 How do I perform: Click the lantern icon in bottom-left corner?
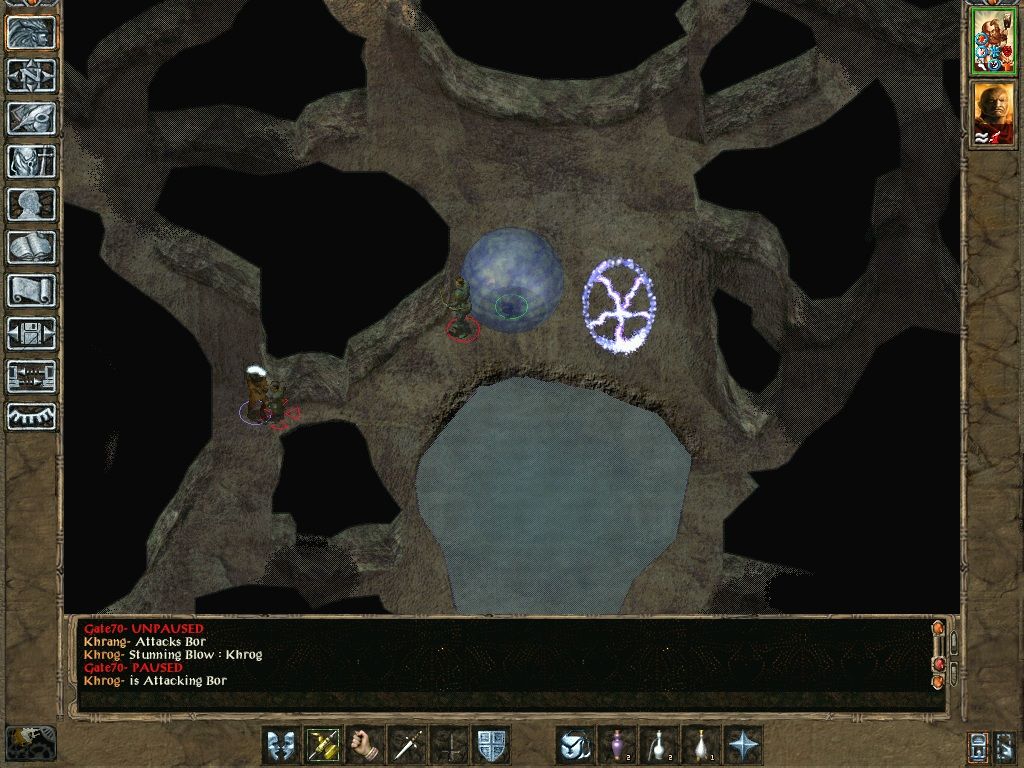[x=30, y=742]
